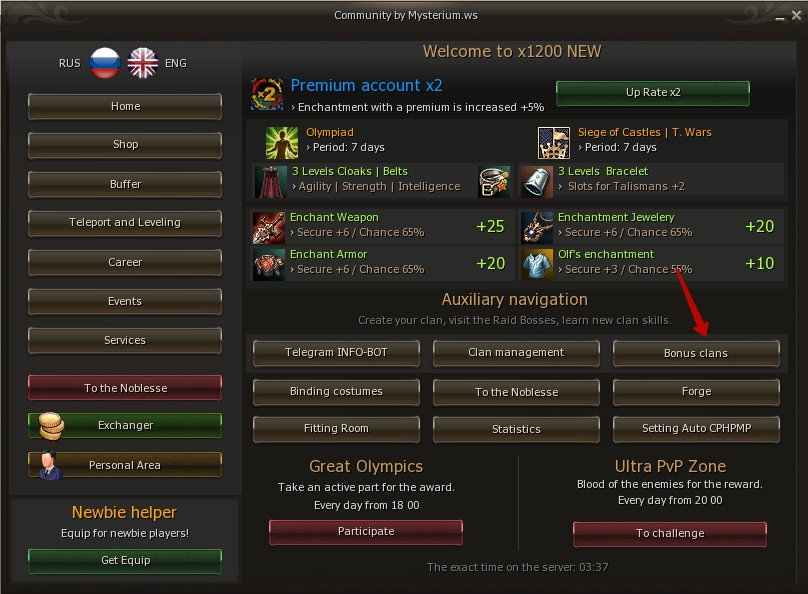The width and height of the screenshot is (808, 594).
Task: Open the Forge
Action: (x=696, y=392)
